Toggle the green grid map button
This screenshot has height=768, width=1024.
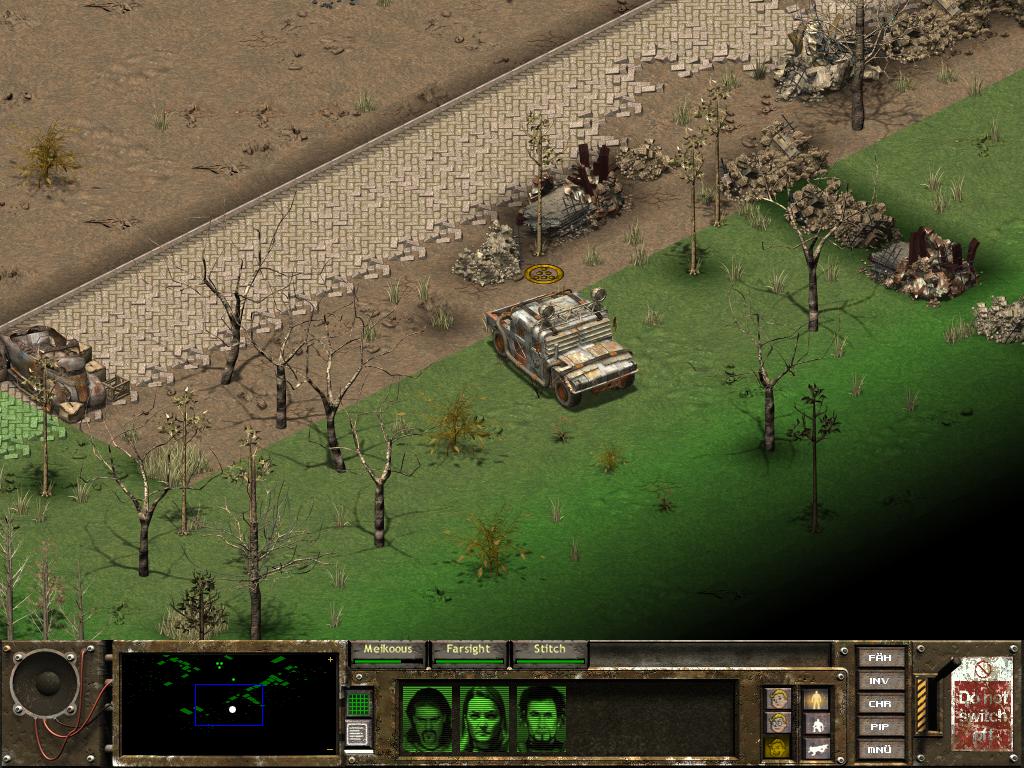[x=359, y=704]
